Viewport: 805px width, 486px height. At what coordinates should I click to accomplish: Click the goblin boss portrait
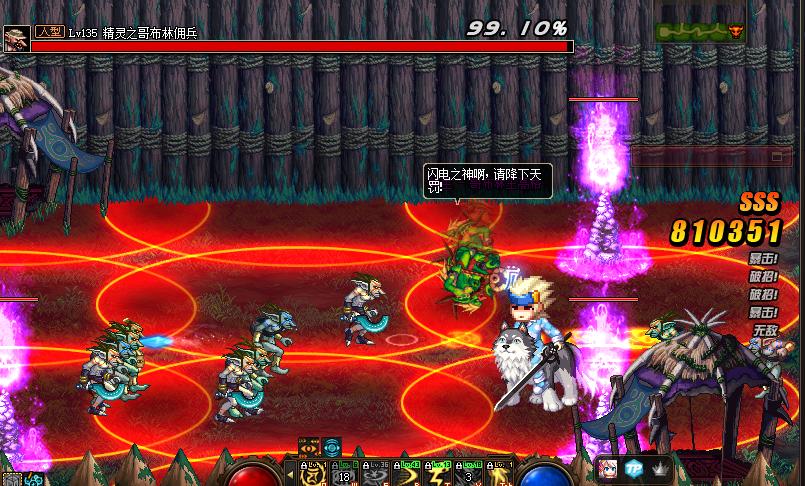click(x=16, y=40)
